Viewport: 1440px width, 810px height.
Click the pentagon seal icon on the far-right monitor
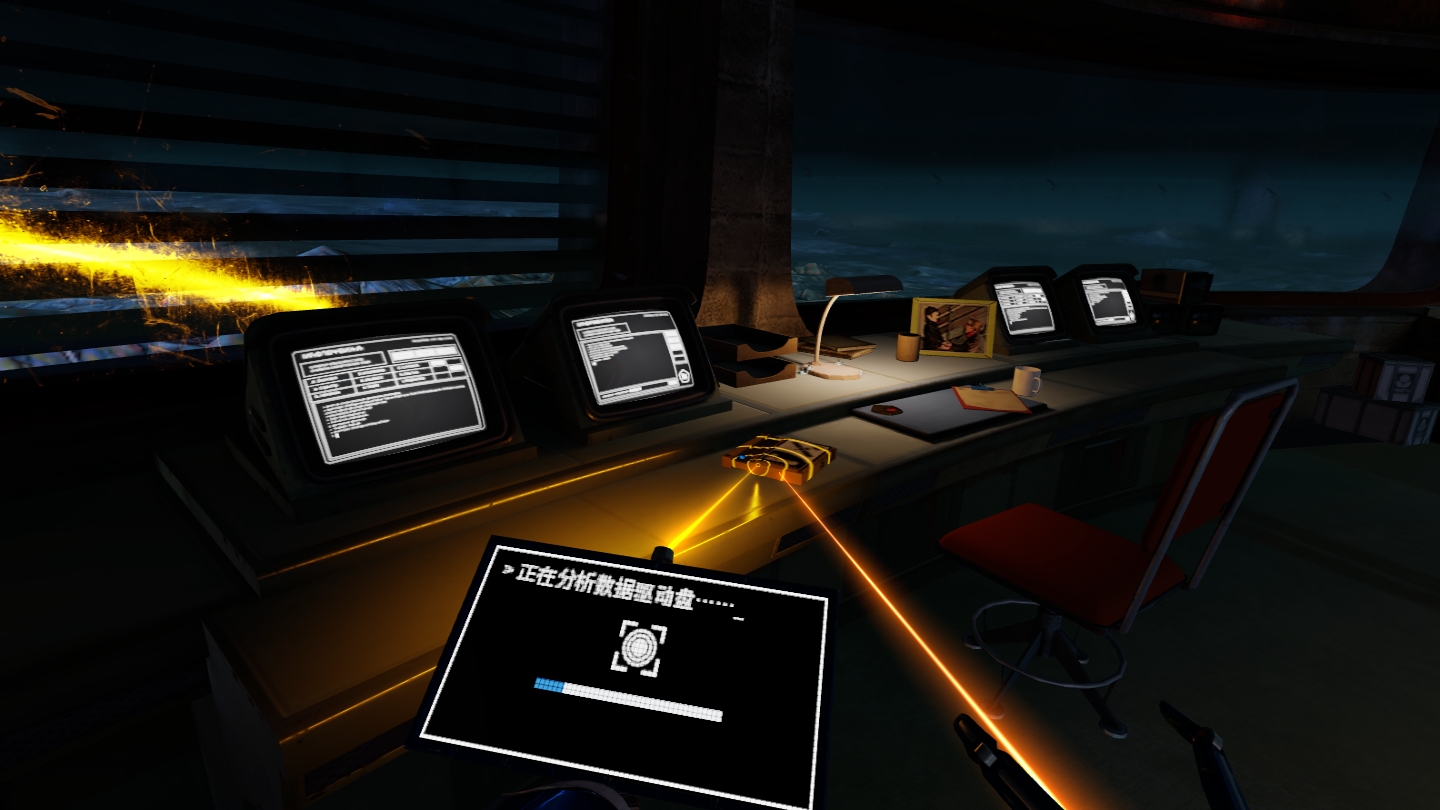click(1131, 316)
